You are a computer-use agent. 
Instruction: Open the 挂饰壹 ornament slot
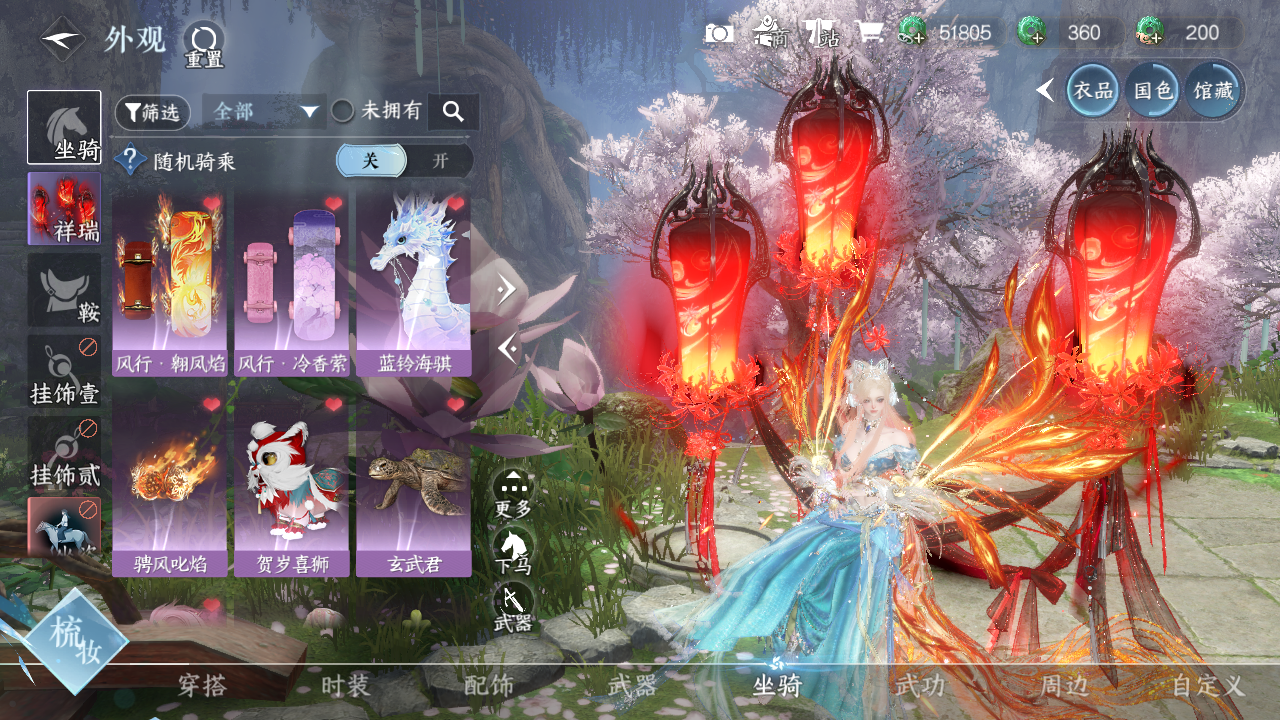pyautogui.click(x=65, y=371)
